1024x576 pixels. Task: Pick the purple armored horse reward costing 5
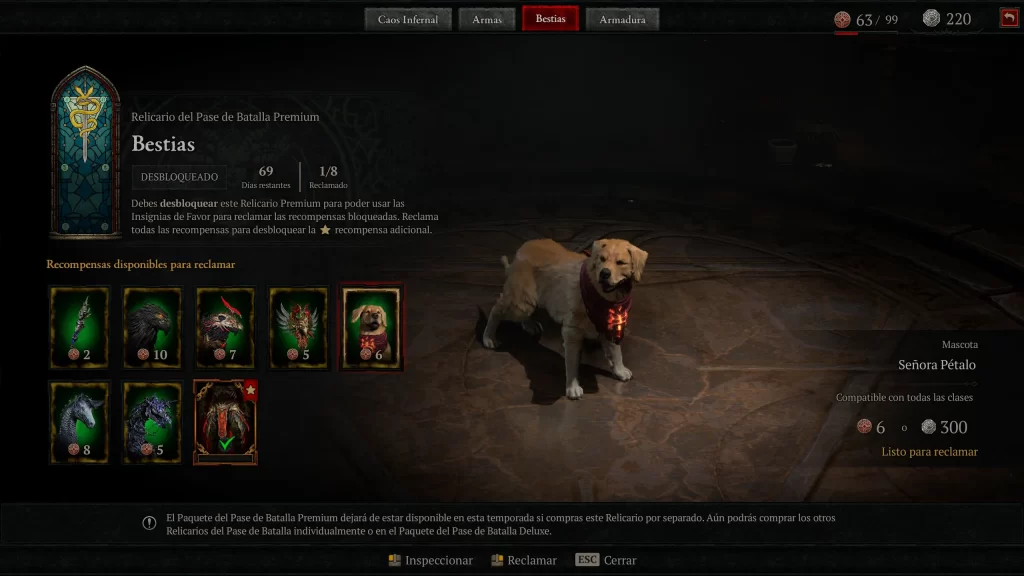(153, 422)
